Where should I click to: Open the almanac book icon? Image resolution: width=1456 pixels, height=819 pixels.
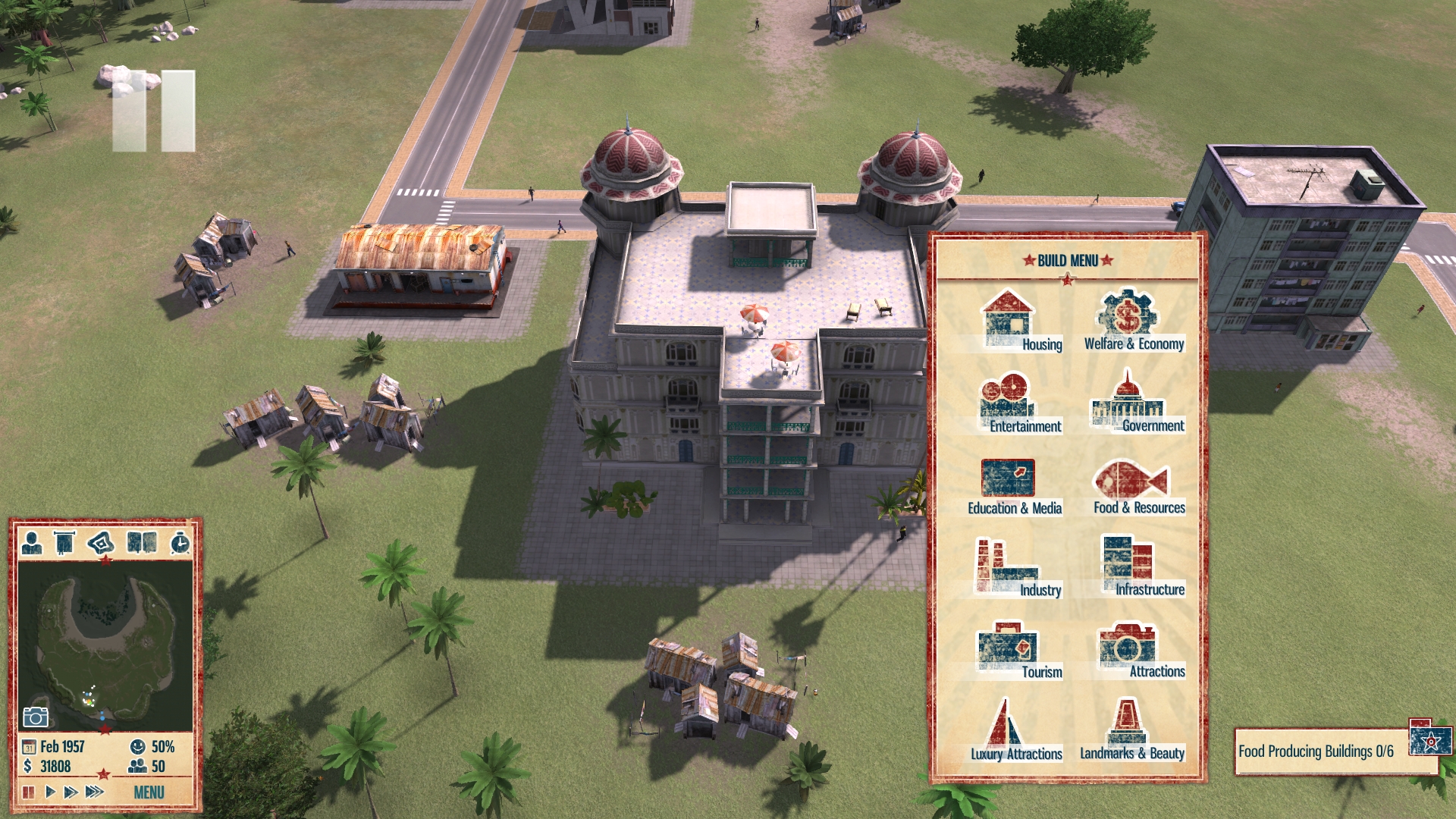[142, 543]
